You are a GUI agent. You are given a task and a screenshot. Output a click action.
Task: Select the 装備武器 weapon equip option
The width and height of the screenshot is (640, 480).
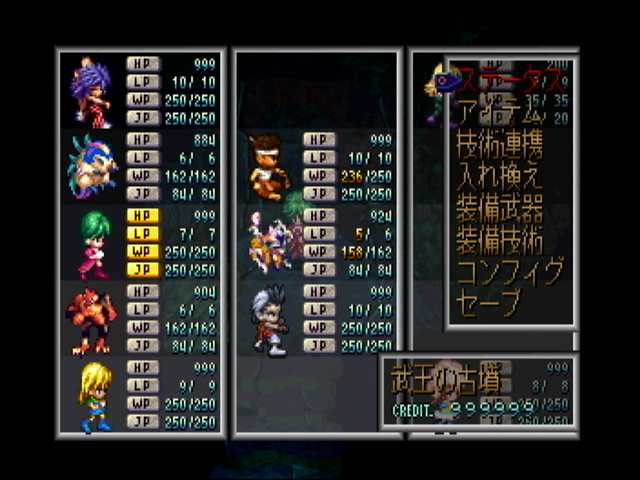coord(500,208)
